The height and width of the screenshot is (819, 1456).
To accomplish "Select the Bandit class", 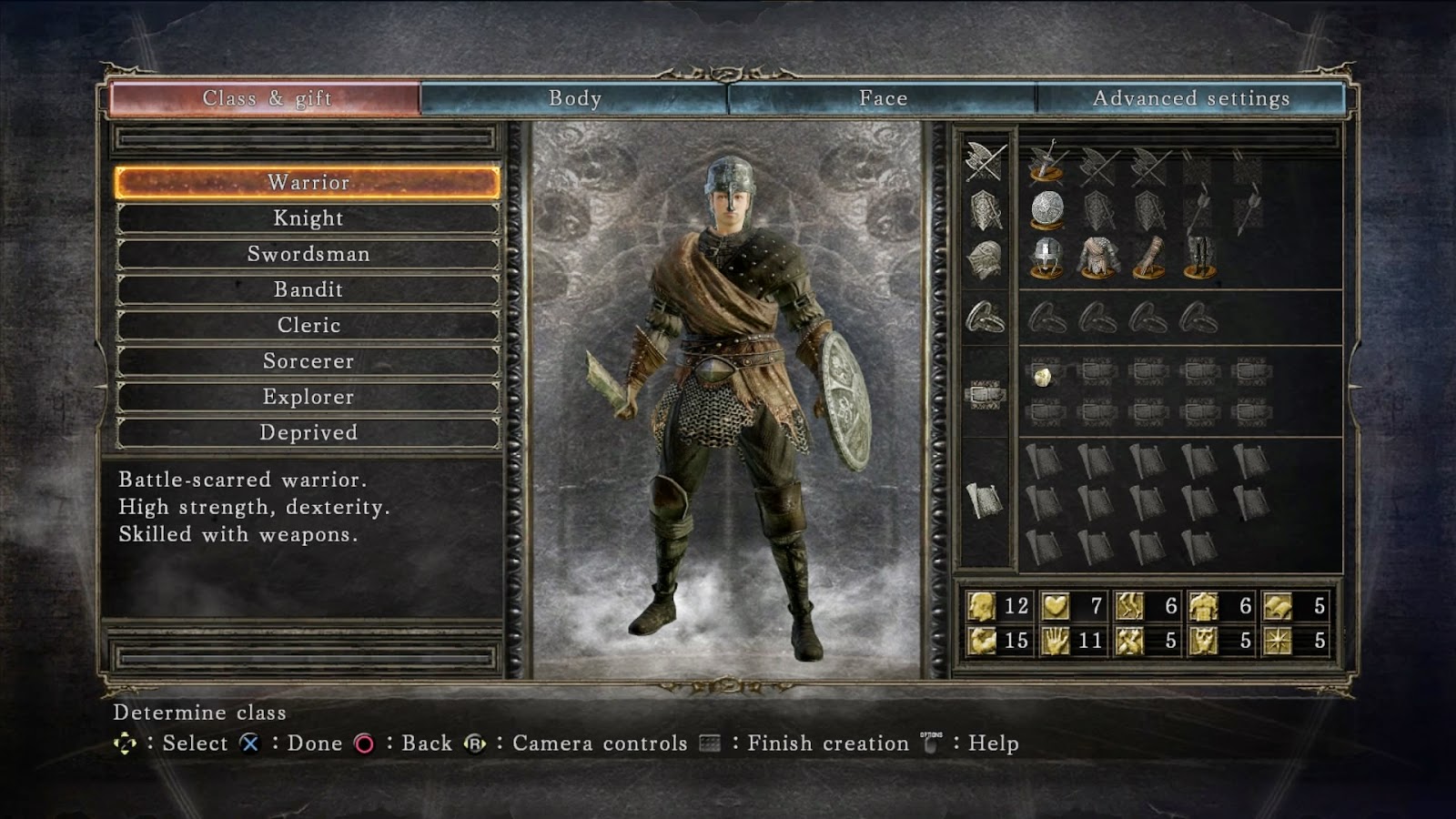I will click(308, 289).
